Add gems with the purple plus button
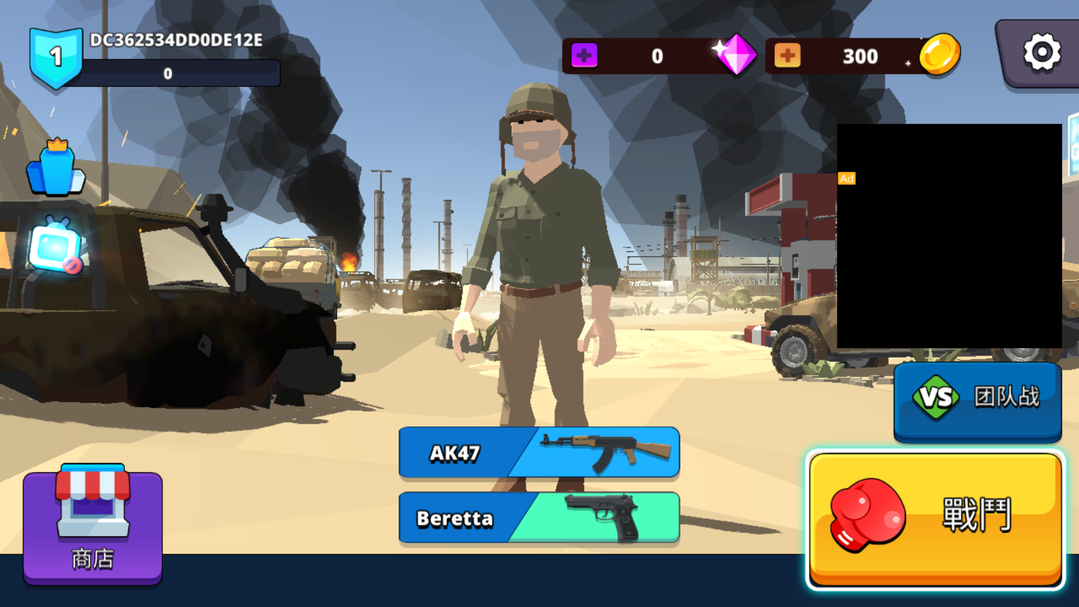The image size is (1079, 607). point(584,56)
